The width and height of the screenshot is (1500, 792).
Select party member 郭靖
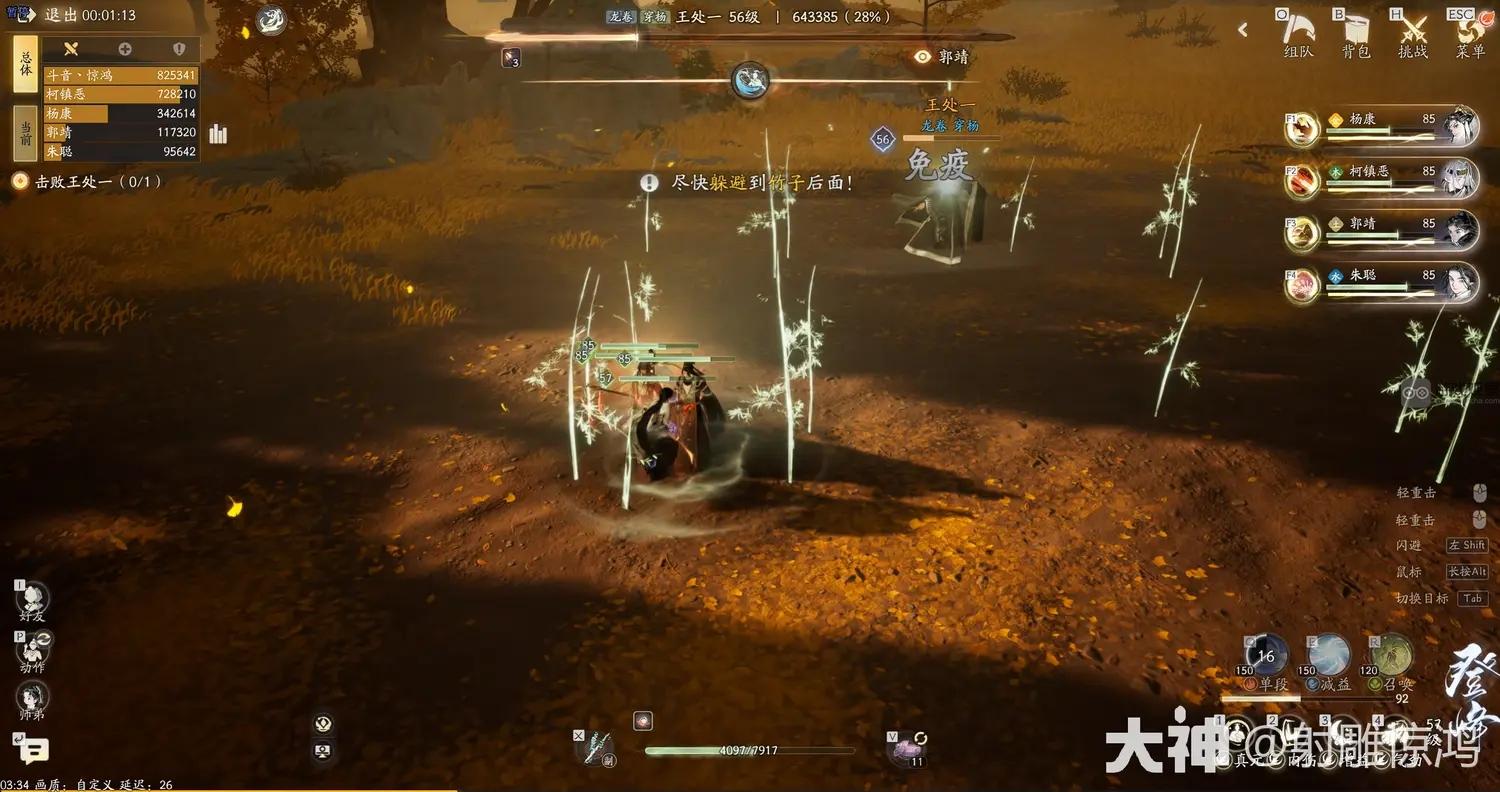pyautogui.click(x=1385, y=230)
